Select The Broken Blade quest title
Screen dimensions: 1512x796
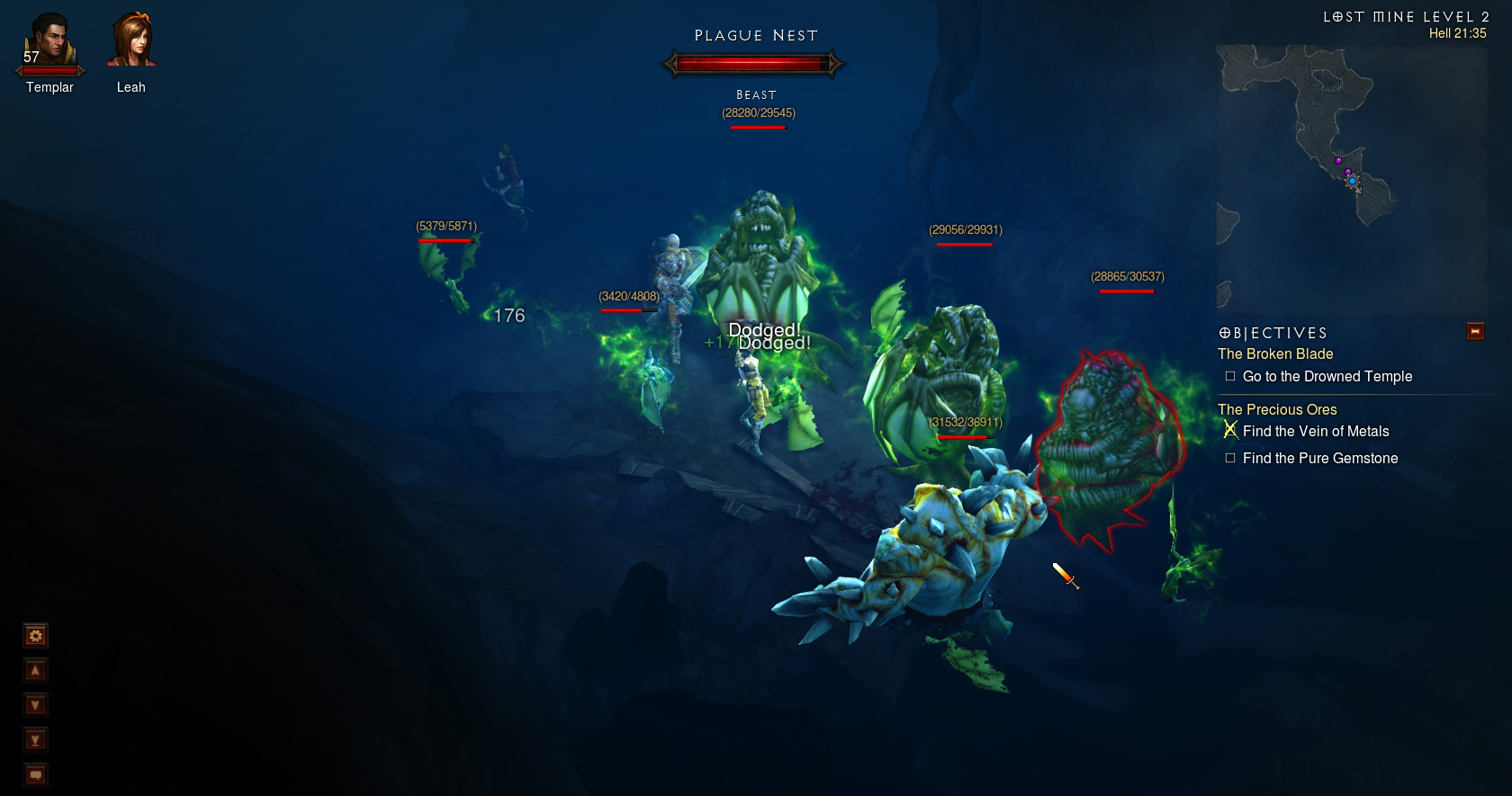point(1275,354)
